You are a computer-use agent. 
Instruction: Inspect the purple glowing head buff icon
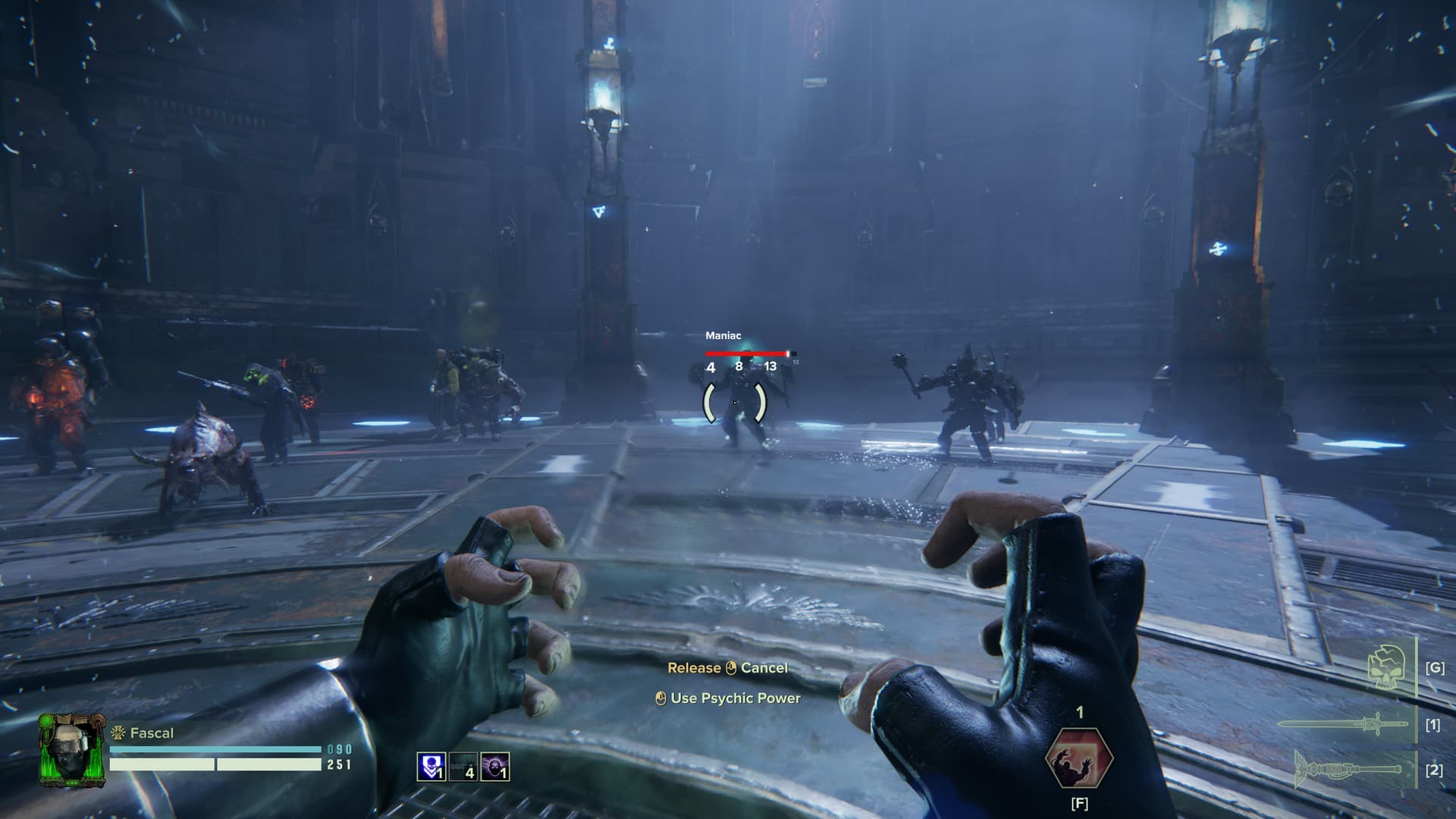click(x=495, y=767)
